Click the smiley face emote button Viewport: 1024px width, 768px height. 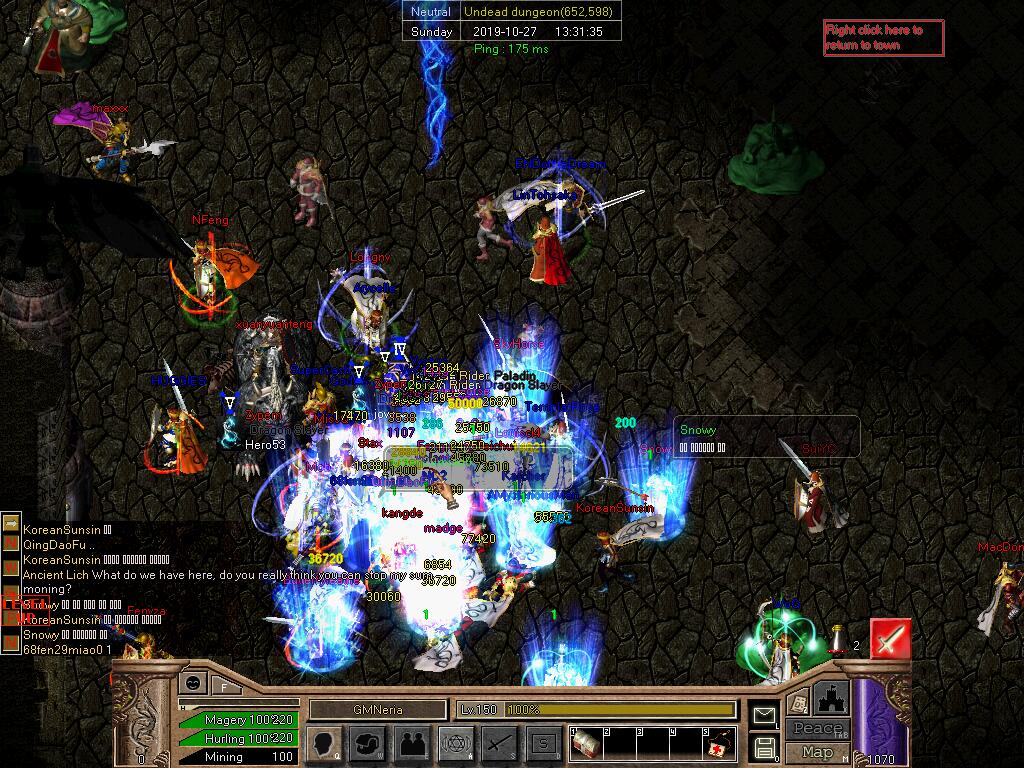click(x=192, y=685)
